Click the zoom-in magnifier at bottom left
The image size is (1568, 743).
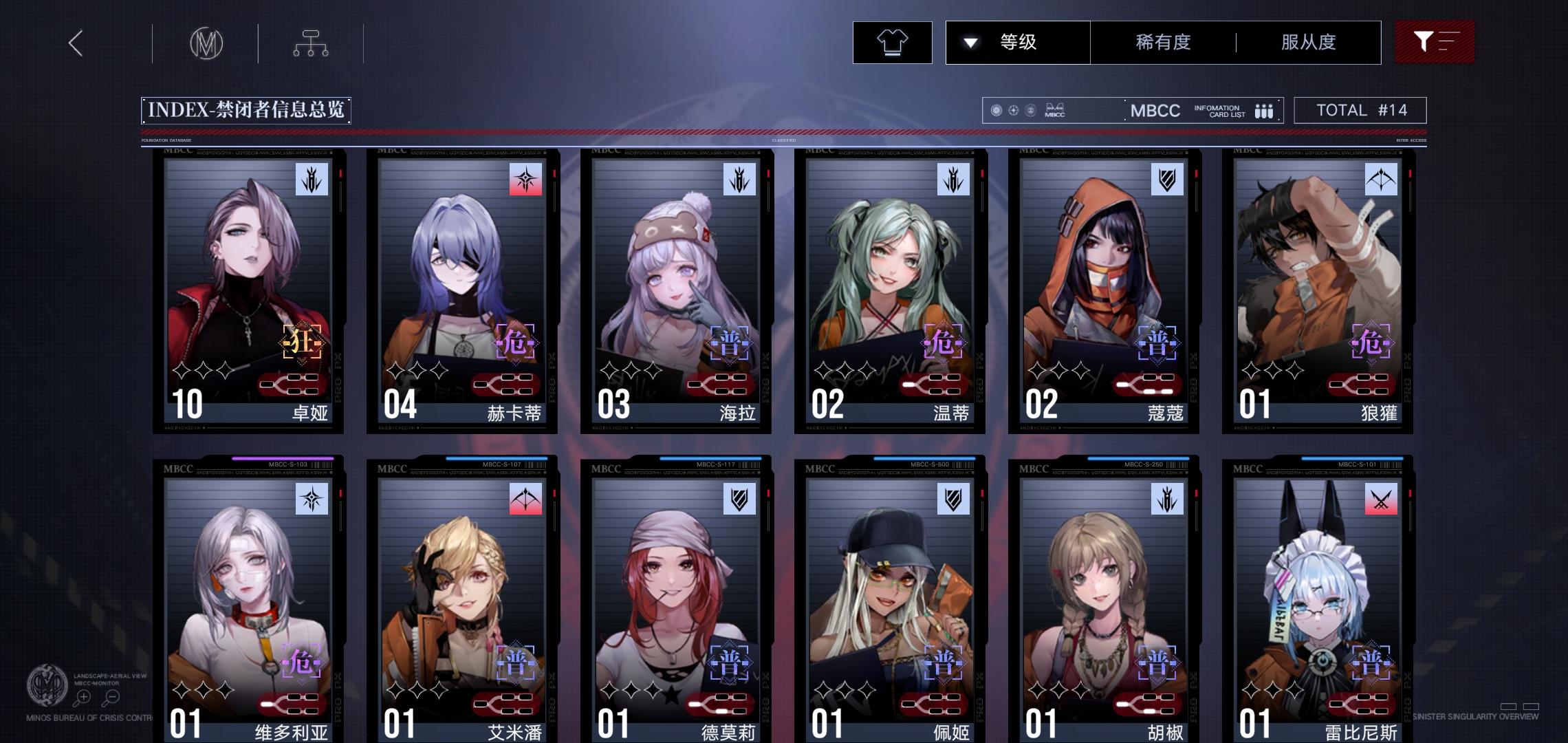[82, 696]
